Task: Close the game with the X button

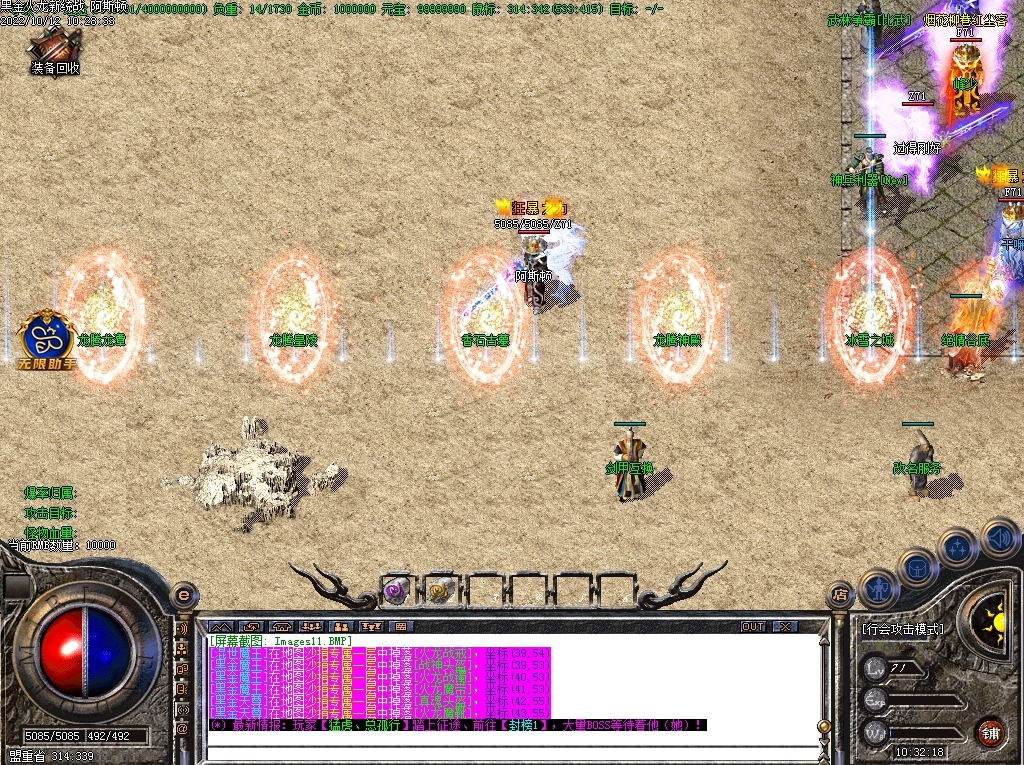Action: (785, 627)
